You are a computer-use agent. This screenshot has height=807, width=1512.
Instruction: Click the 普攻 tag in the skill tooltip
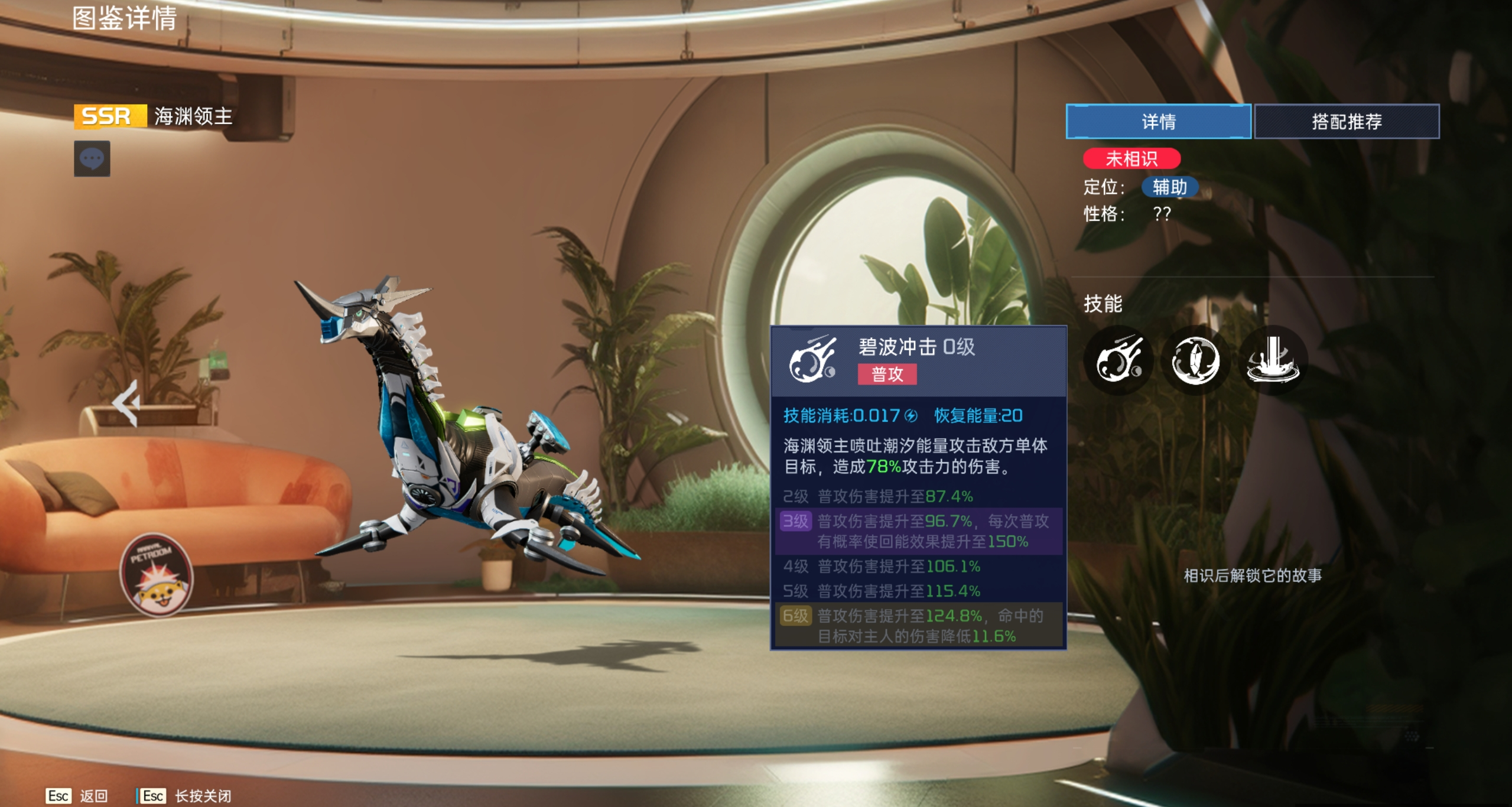[887, 375]
